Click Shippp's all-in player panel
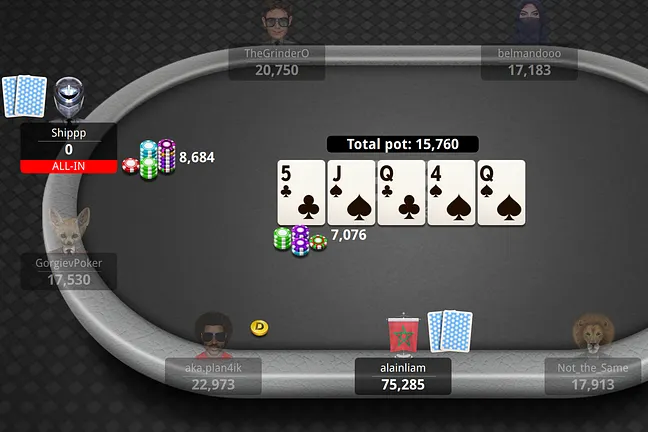 coord(69,148)
